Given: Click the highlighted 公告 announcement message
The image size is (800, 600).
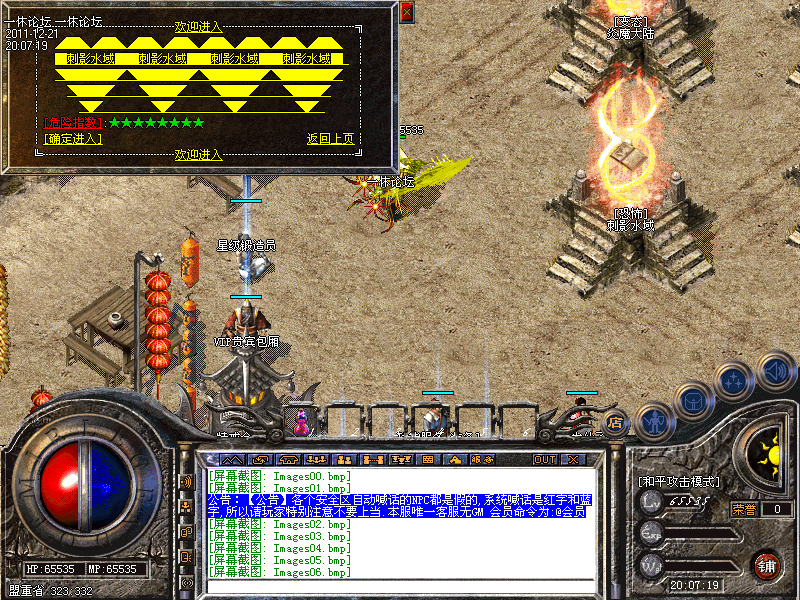Looking at the screenshot, I should click(x=397, y=504).
